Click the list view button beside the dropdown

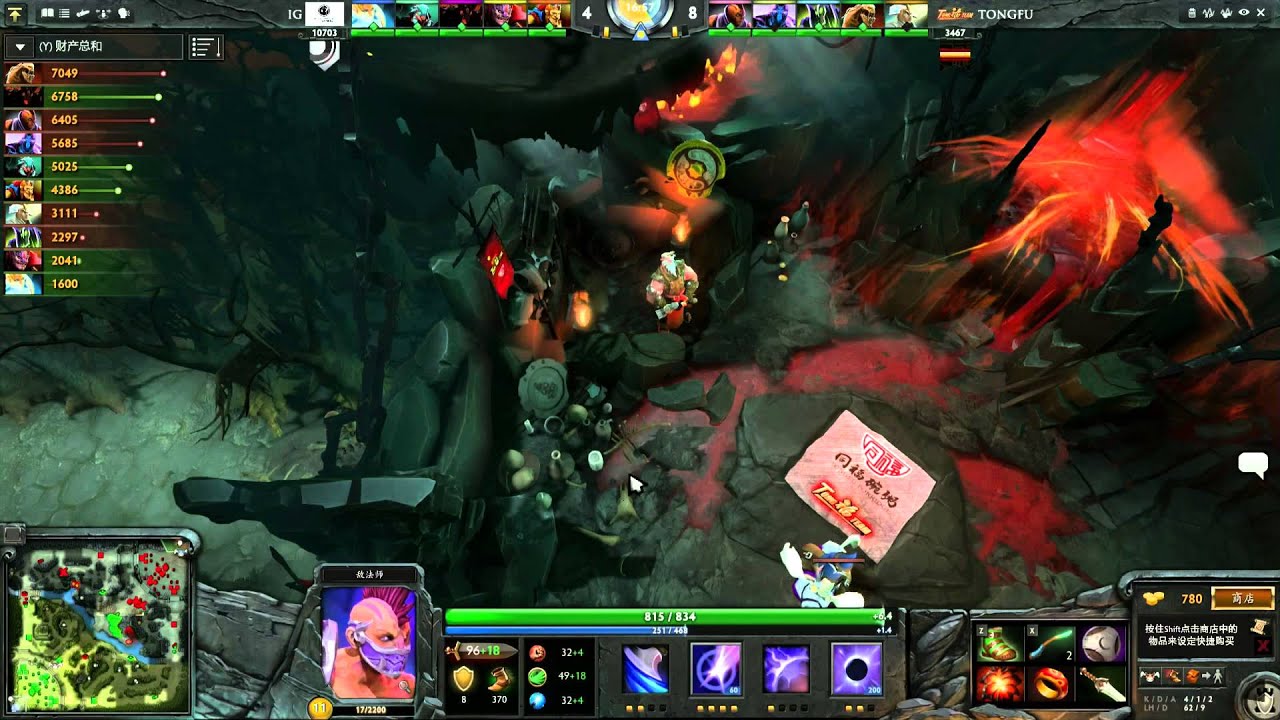coord(205,47)
